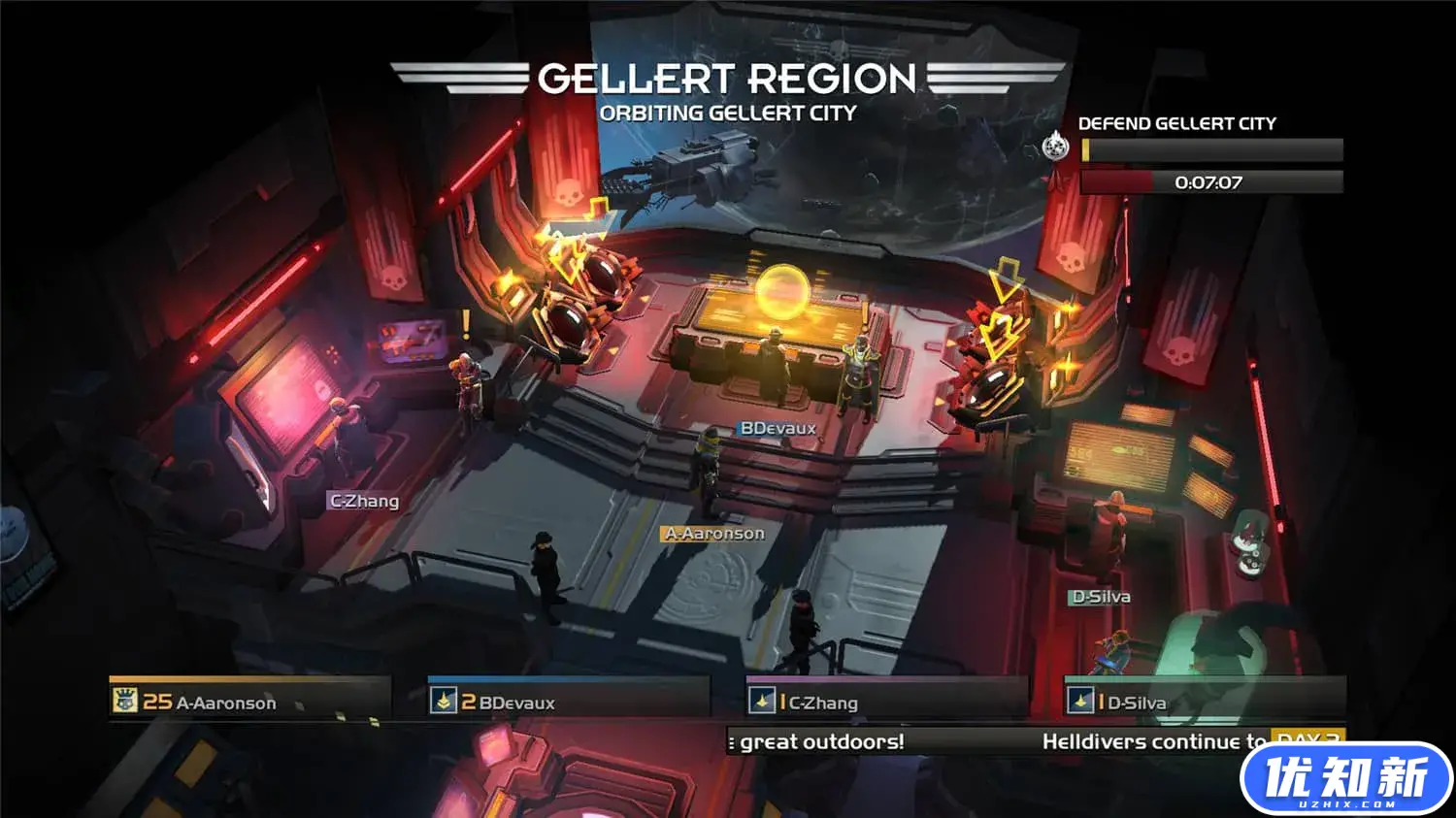Click the Defend Gellert City objective tracker
The image size is (1456, 818).
tap(1211, 150)
